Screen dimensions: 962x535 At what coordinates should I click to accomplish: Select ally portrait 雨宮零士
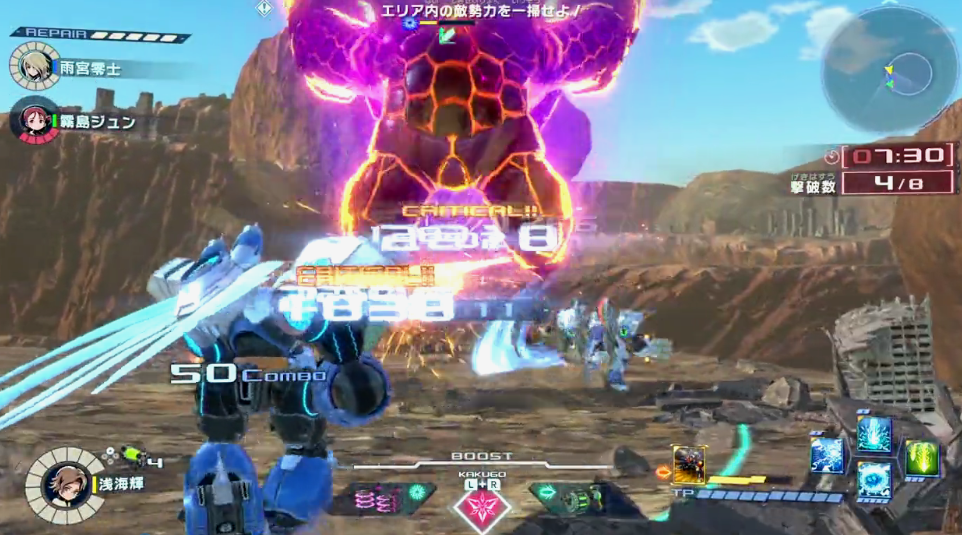point(33,66)
